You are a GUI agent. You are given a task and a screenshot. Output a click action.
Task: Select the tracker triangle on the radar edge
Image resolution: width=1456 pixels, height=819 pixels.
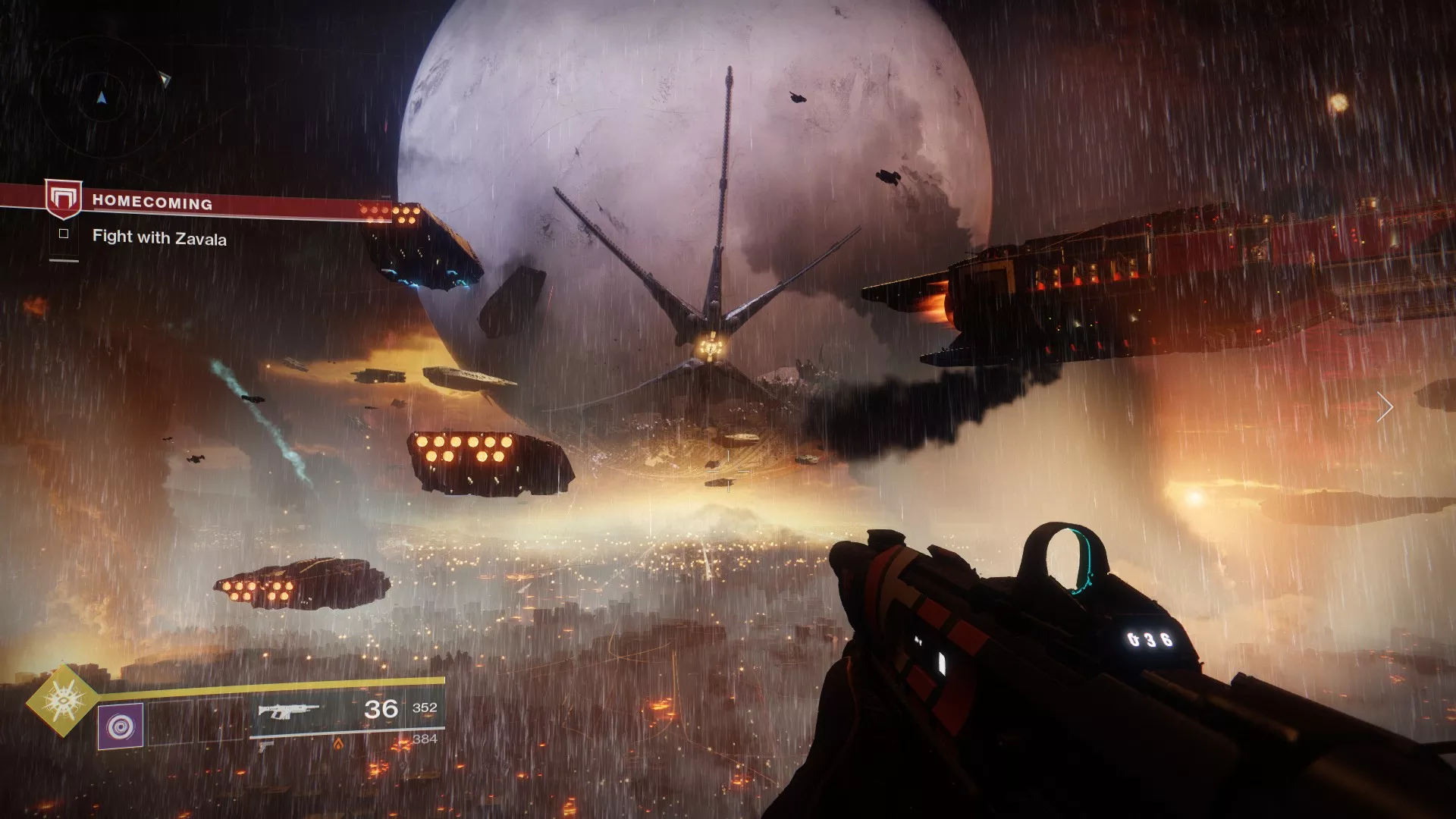pos(165,79)
